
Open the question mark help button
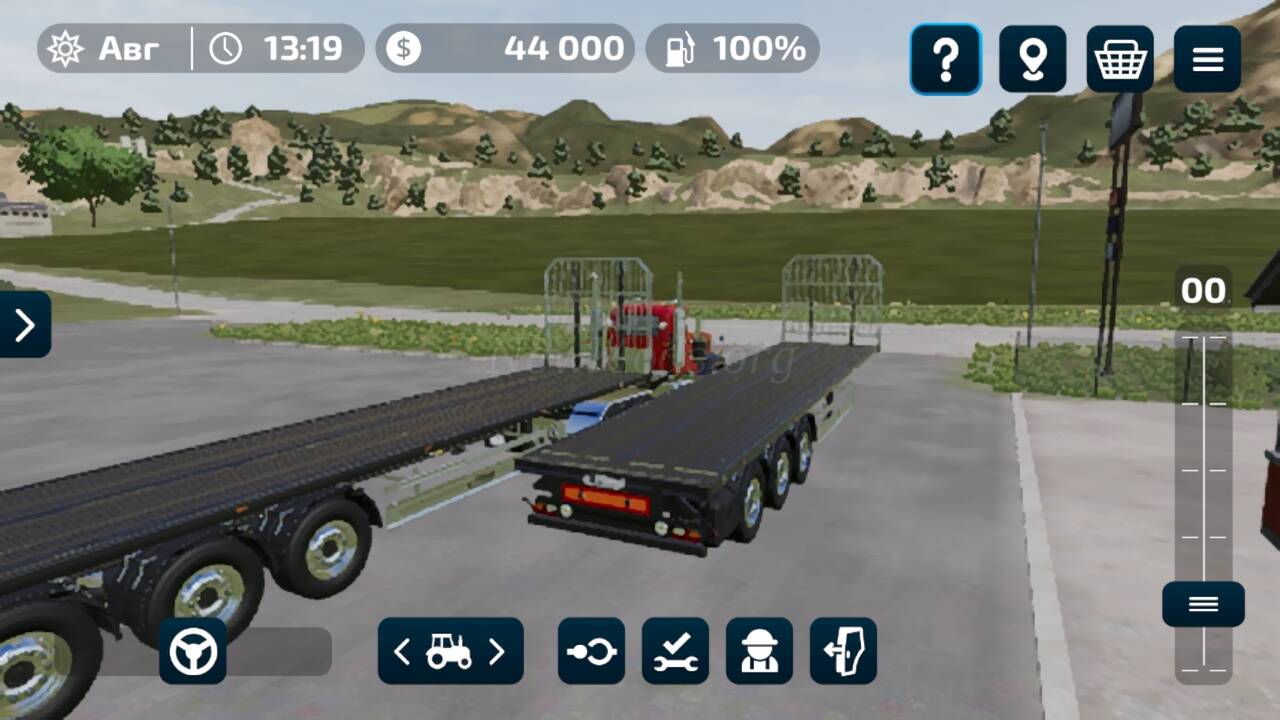[x=945, y=60]
